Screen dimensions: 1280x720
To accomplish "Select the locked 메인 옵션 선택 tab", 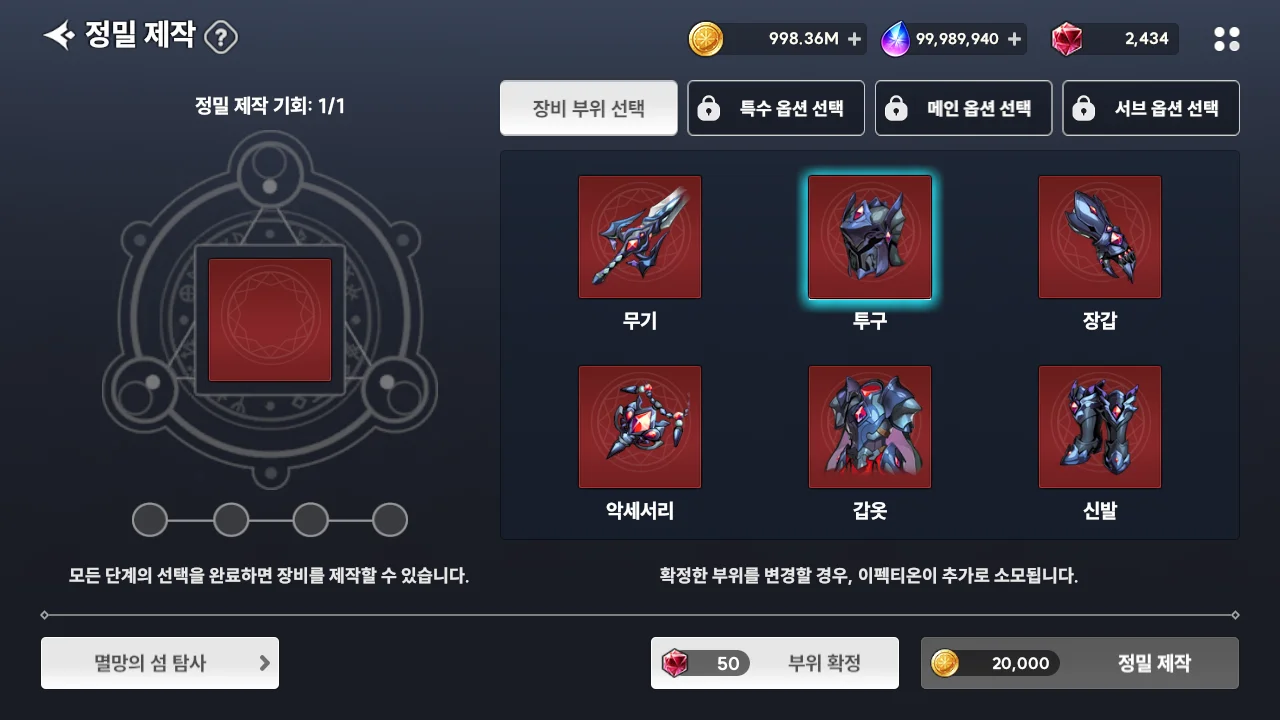I will [963, 108].
